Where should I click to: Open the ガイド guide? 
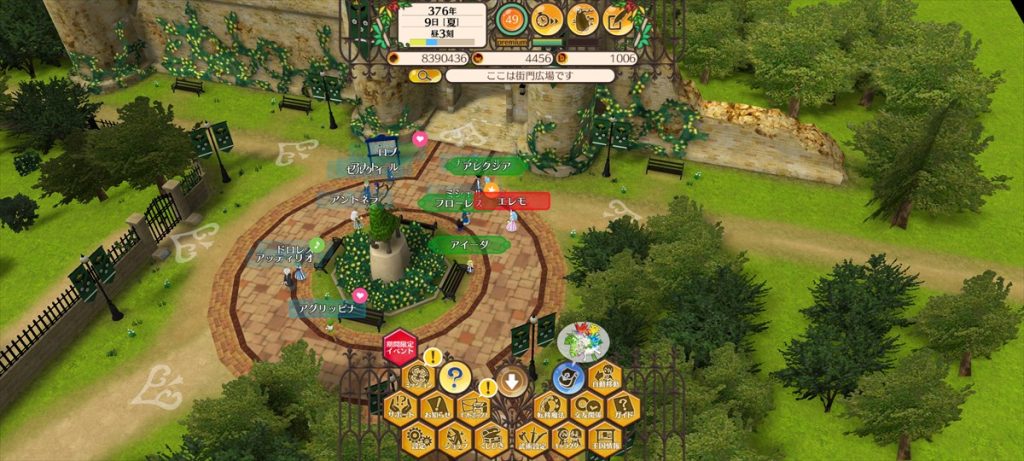[x=622, y=407]
